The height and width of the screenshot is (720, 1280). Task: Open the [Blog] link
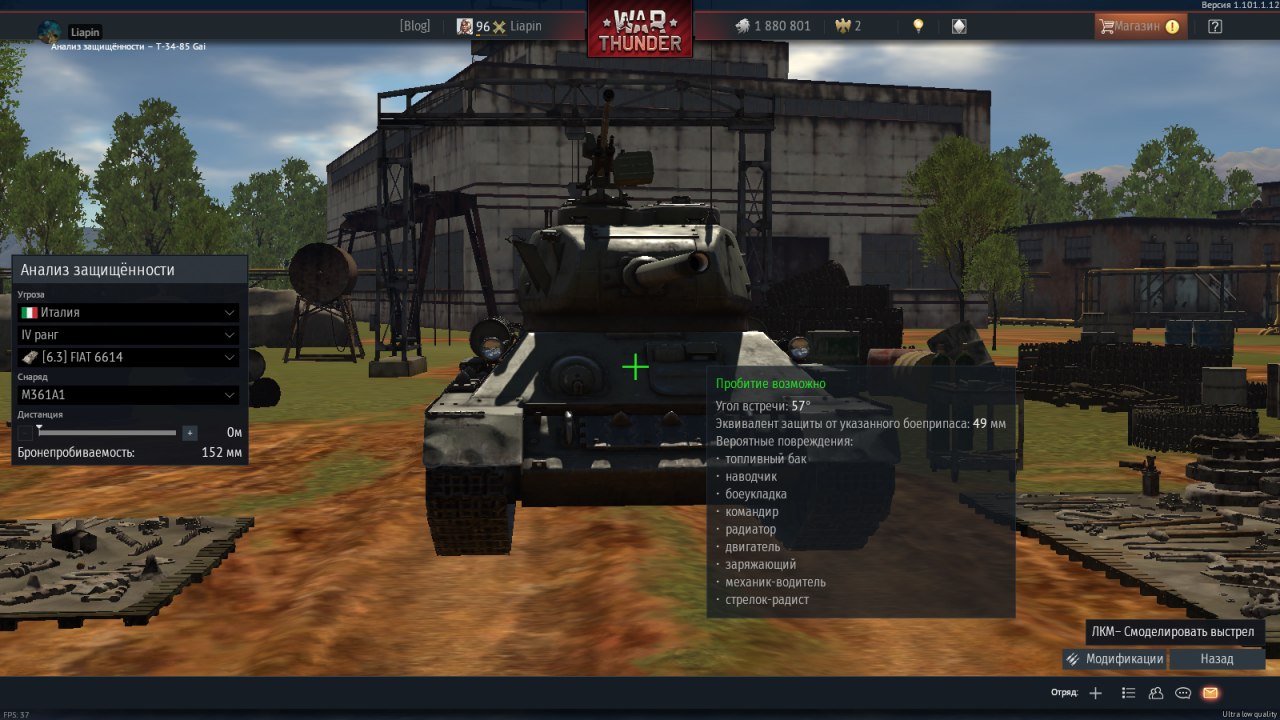[414, 26]
